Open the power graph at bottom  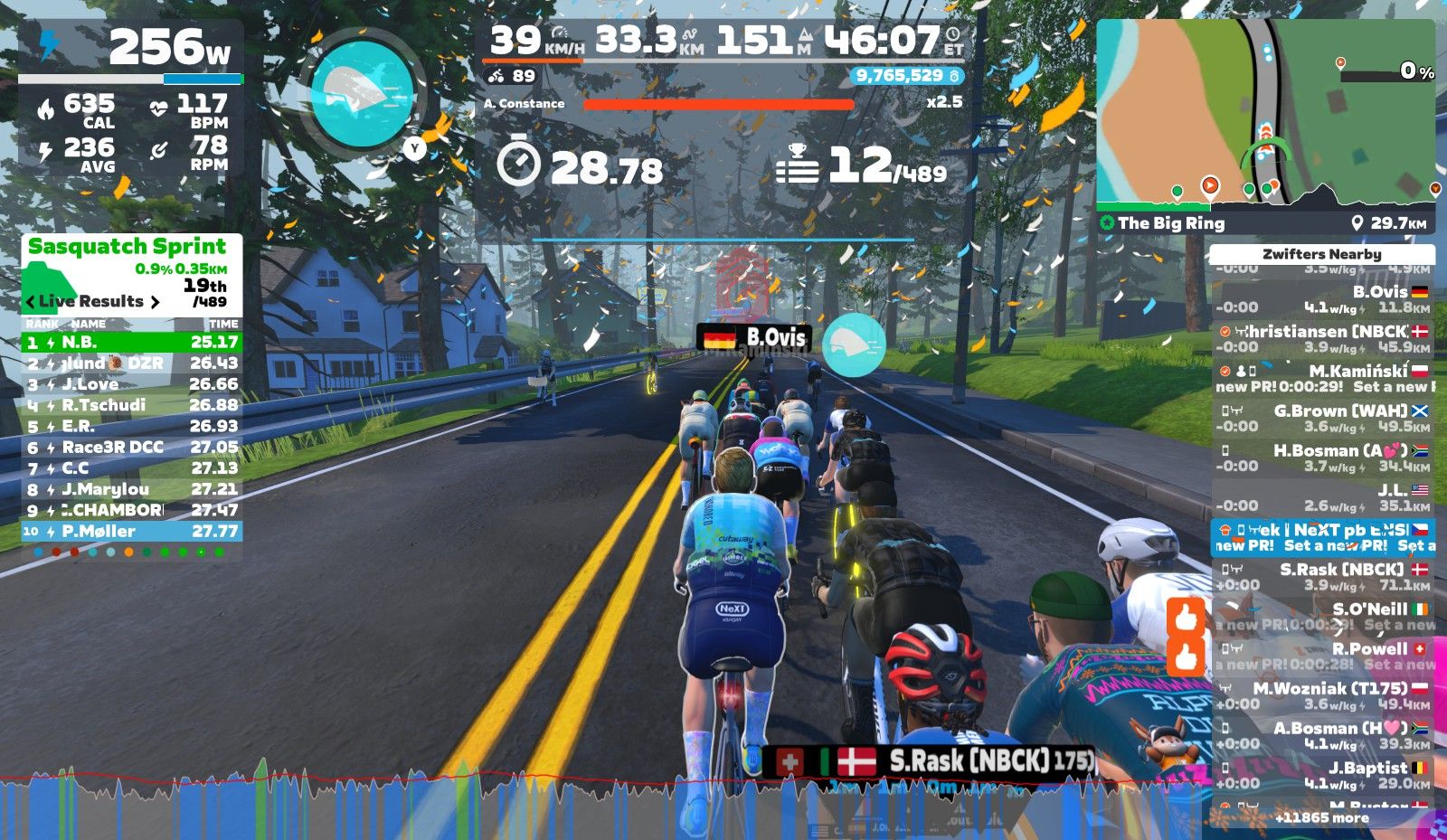[x=597, y=805]
